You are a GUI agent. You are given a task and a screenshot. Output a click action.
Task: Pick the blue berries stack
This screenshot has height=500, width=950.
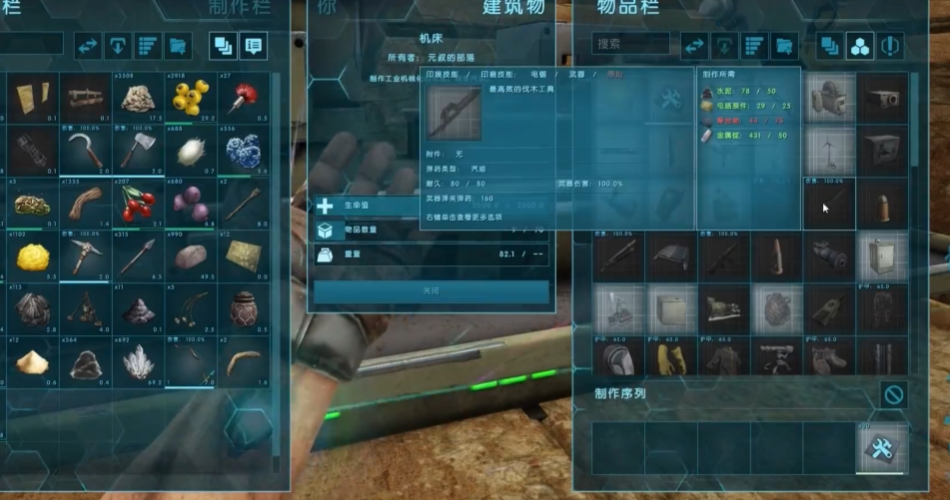tap(242, 151)
